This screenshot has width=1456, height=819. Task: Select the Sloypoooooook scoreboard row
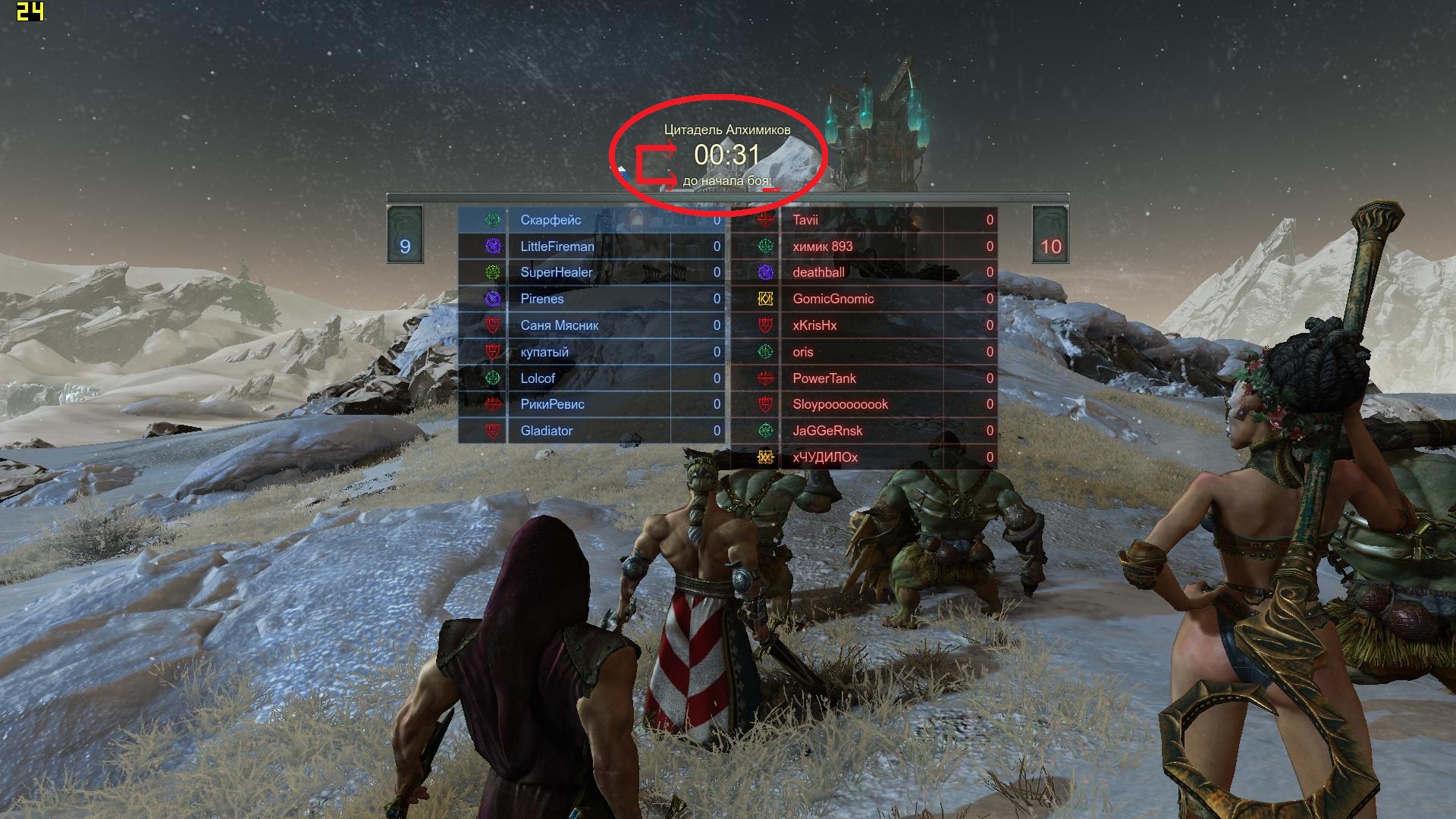(x=840, y=404)
